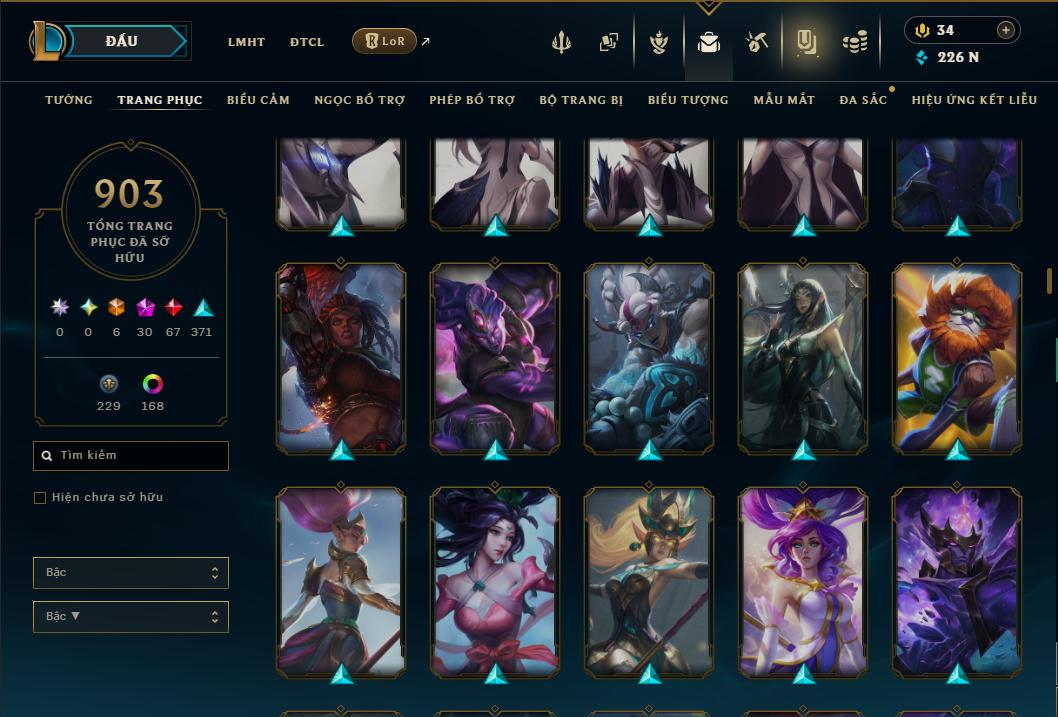1058x717 pixels.
Task: Open the LoR external link button
Action: pyautogui.click(x=384, y=41)
